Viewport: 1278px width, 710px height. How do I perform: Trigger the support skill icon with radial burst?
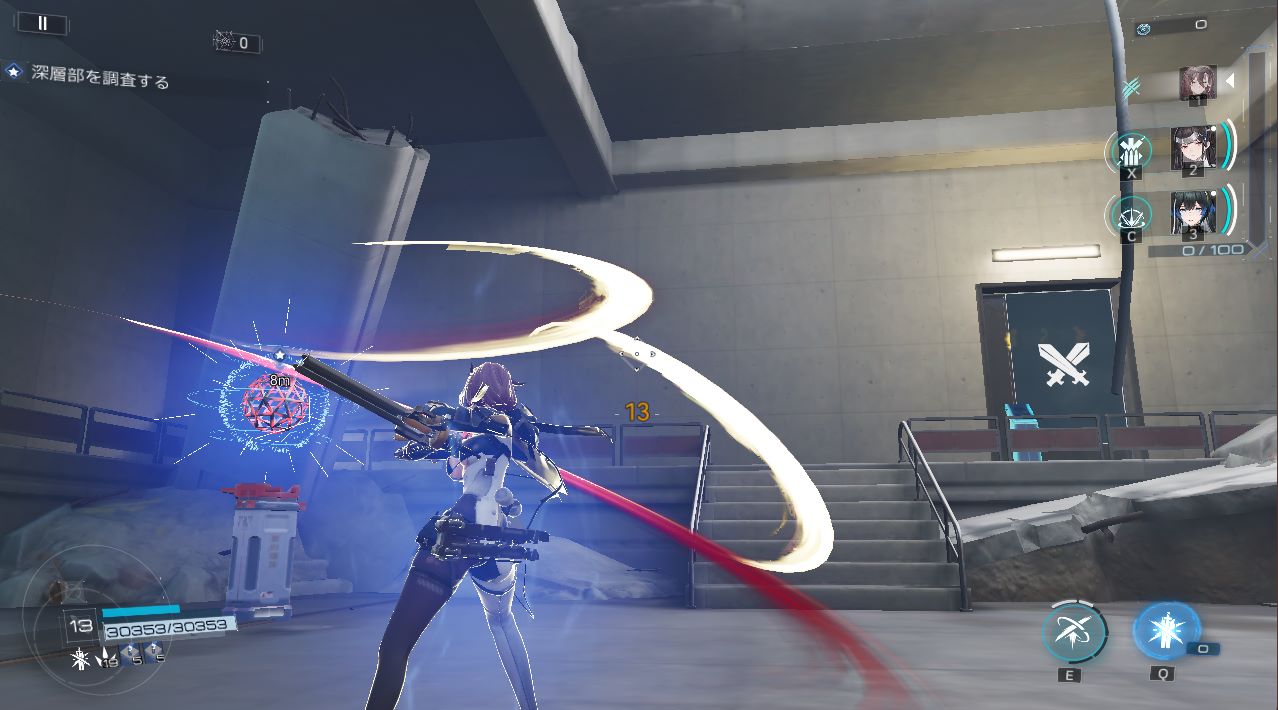point(1131,215)
